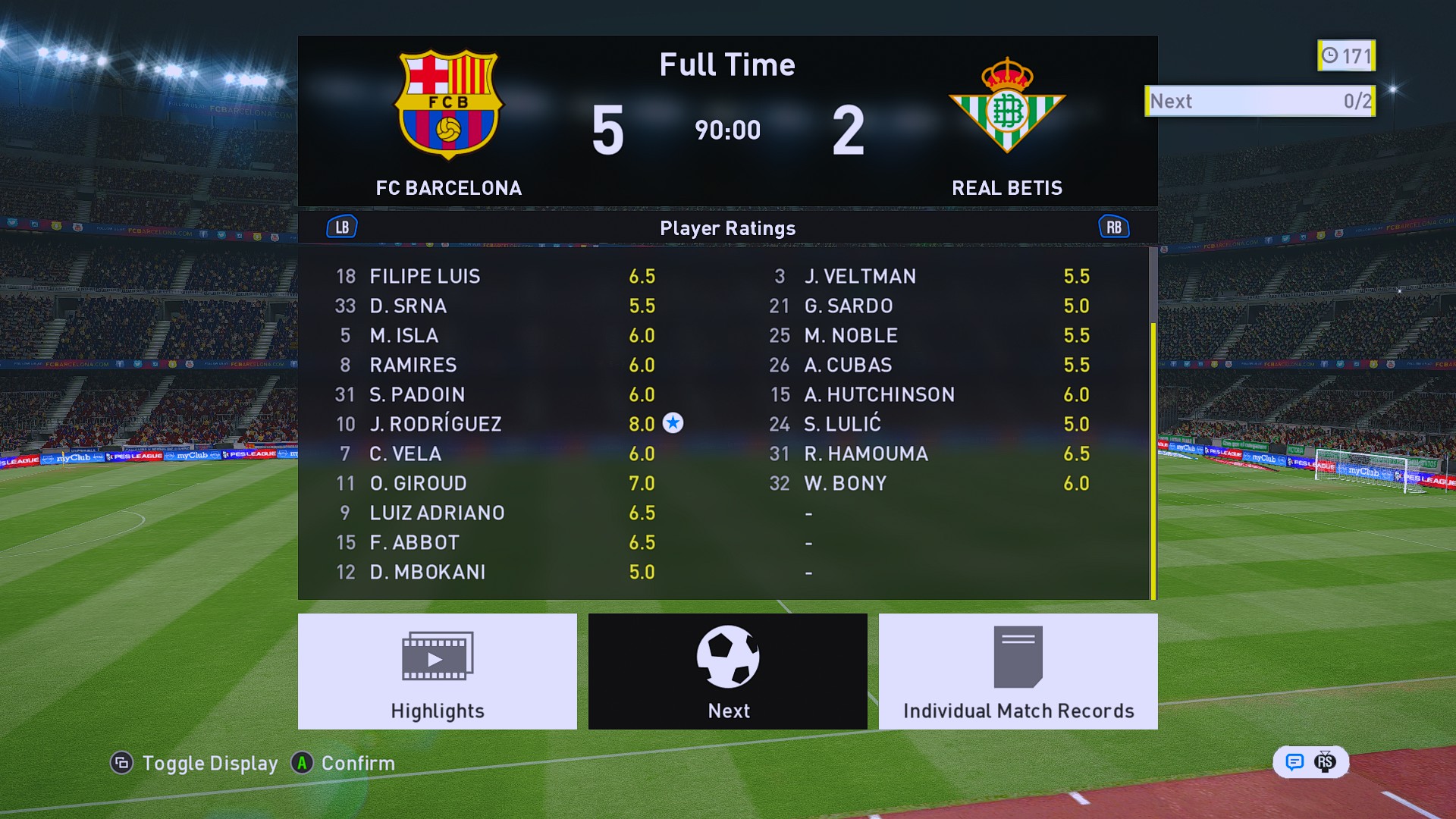
Task: Click the Real Betis crest
Action: 1007,105
